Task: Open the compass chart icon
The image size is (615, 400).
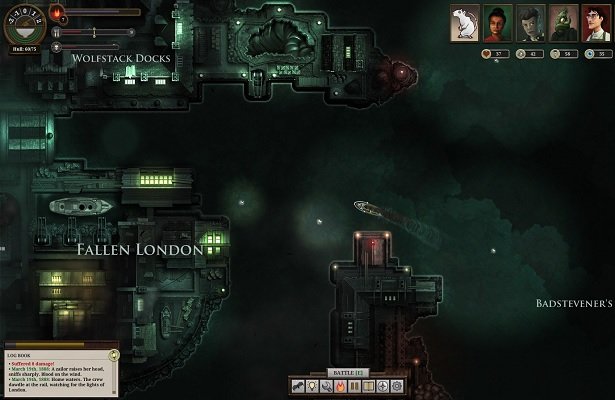Action: pos(381,386)
